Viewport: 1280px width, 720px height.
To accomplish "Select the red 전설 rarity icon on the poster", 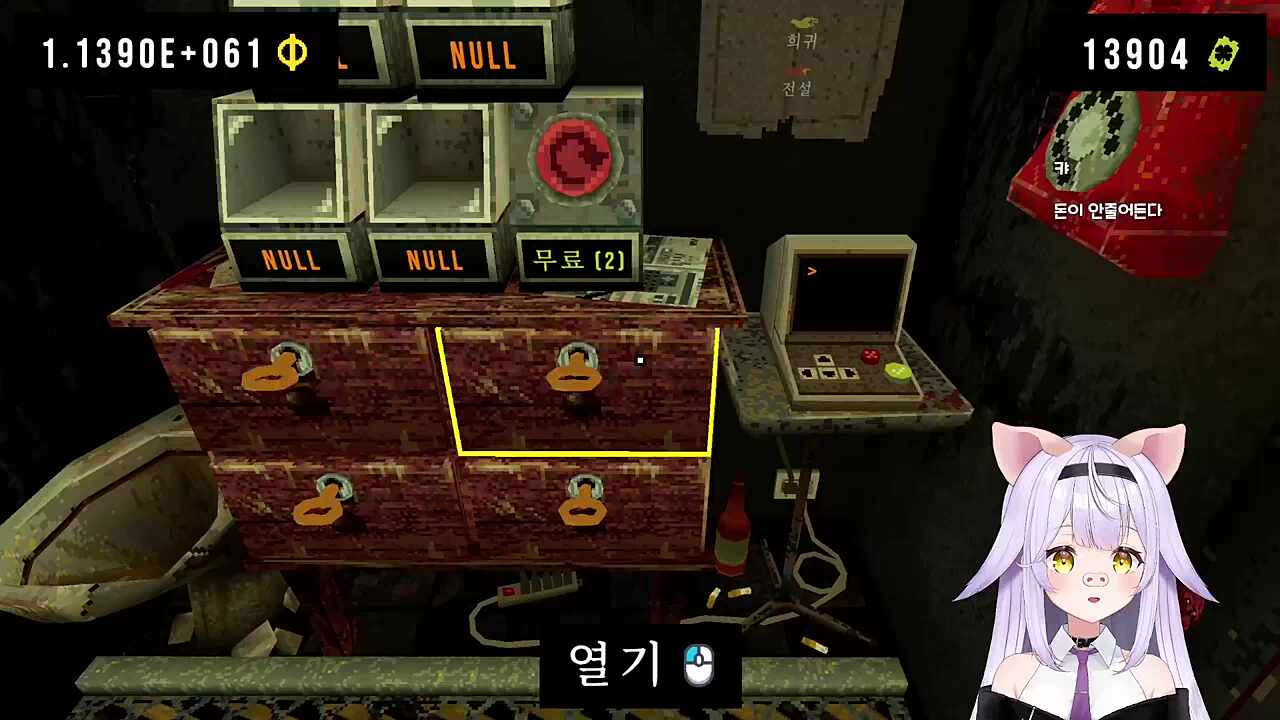I will (x=798, y=72).
